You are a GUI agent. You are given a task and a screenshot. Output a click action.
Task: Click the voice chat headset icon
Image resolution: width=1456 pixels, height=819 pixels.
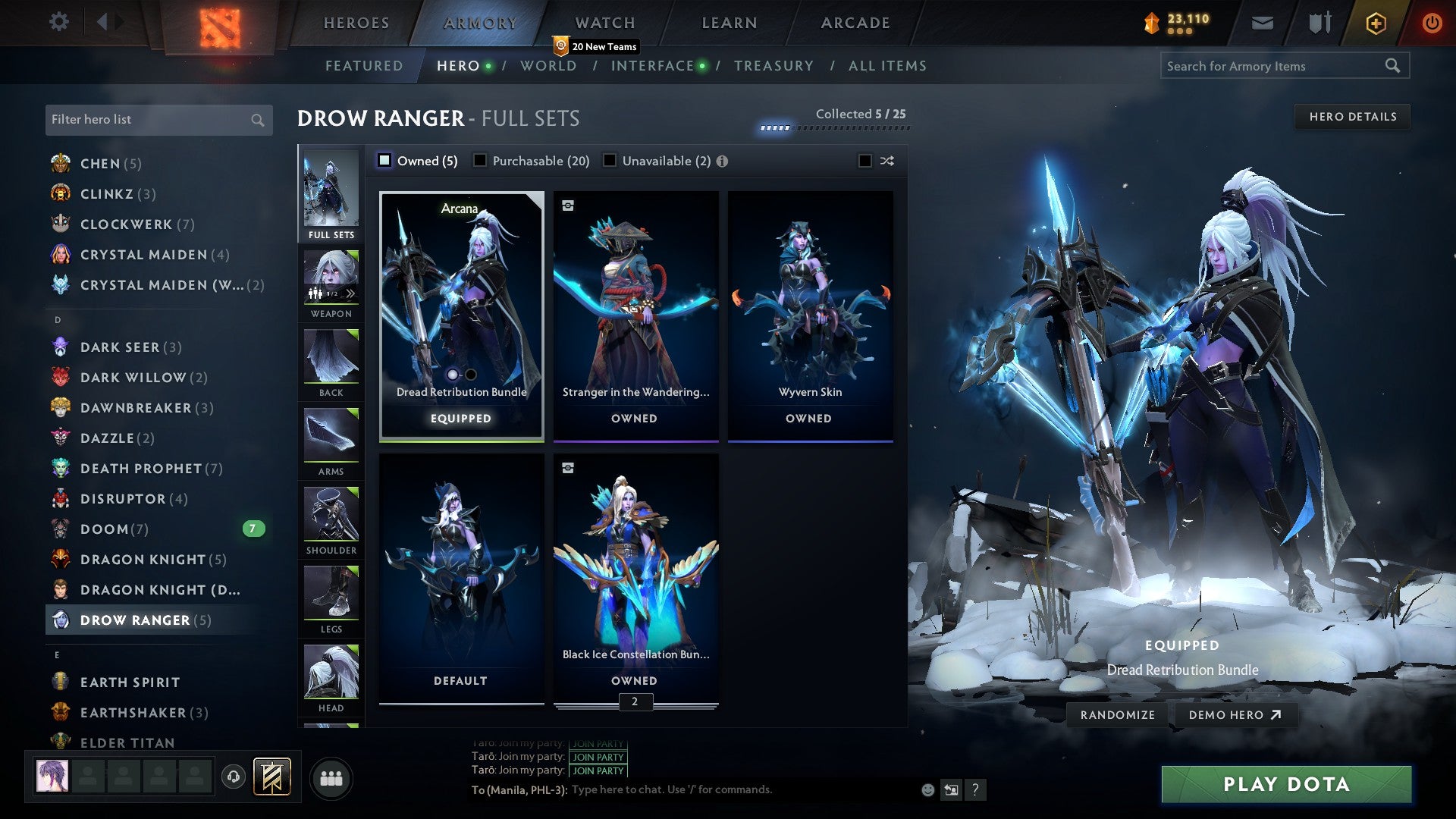pyautogui.click(x=233, y=777)
